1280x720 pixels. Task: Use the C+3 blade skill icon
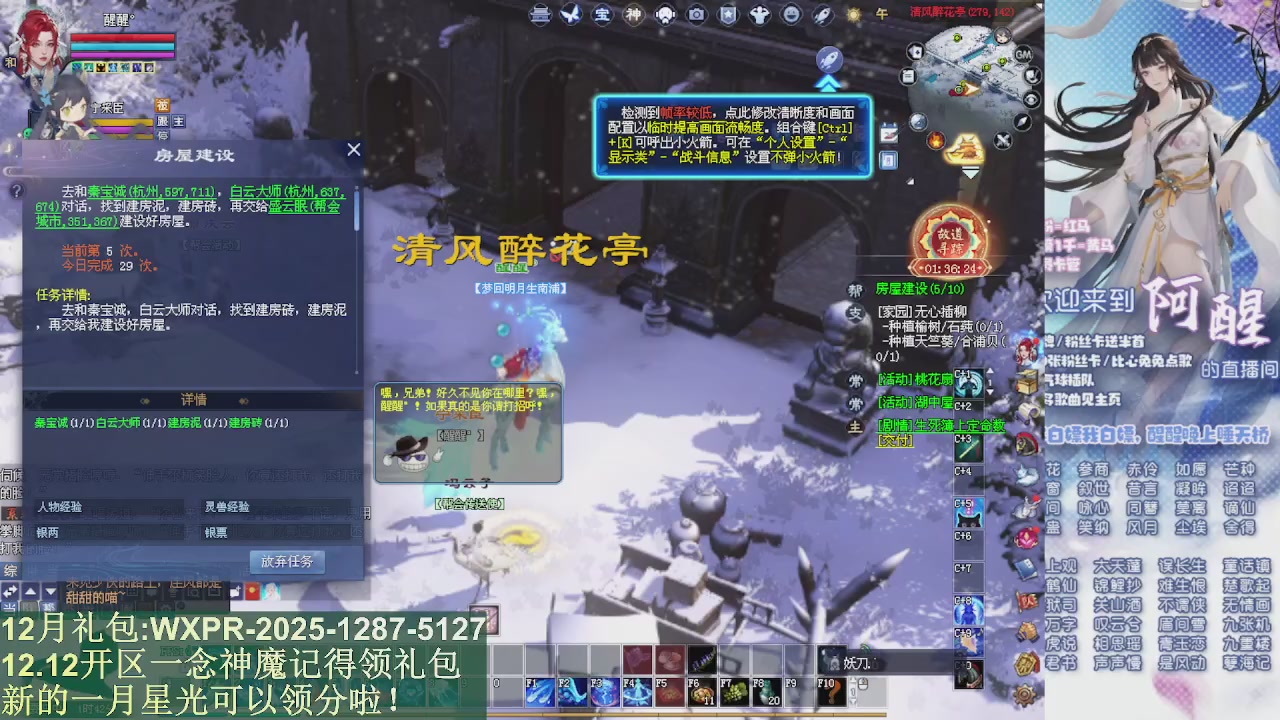tap(968, 447)
